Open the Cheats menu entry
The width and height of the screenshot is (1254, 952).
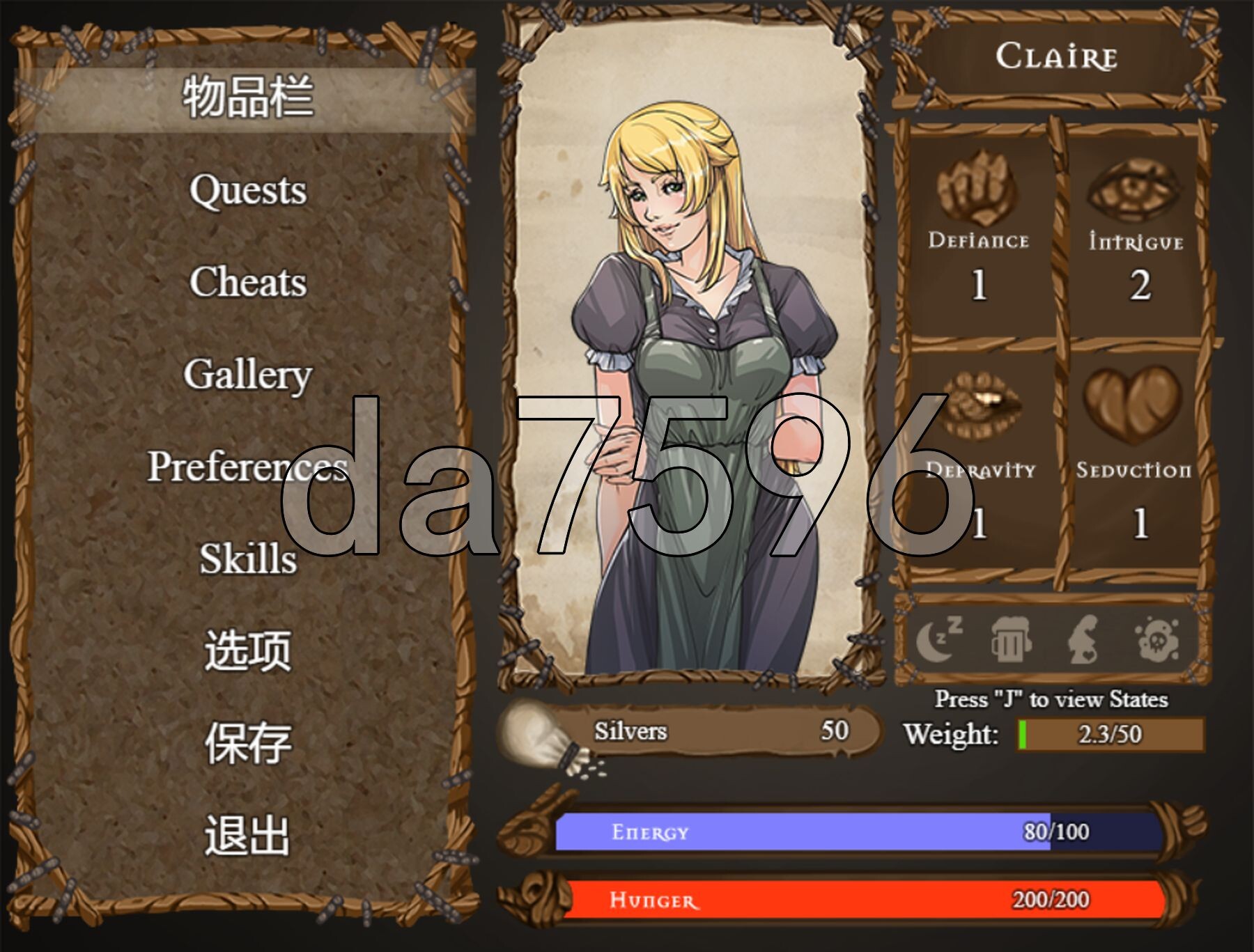pos(247,282)
